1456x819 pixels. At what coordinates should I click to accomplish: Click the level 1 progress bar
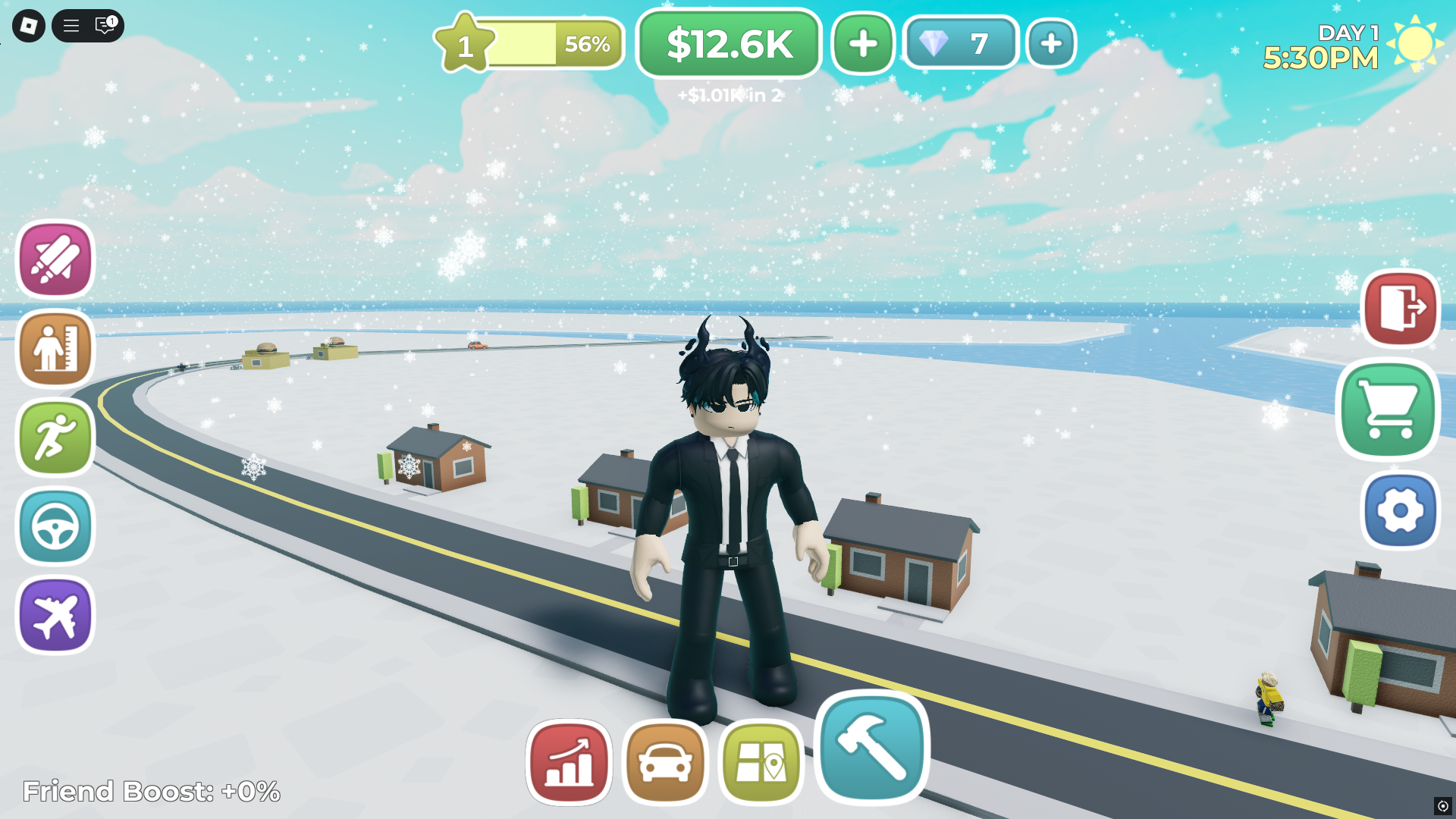coord(529,44)
